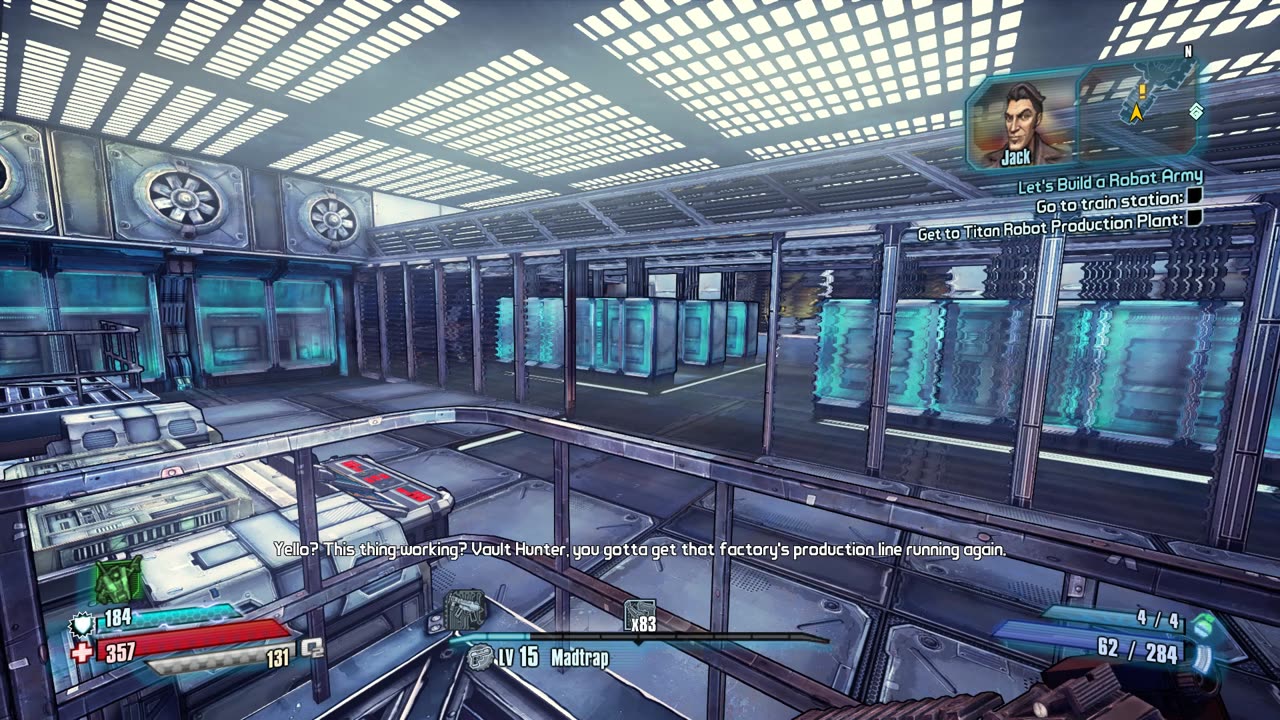This screenshot has width=1280, height=720.
Task: Activate the green Claptrap action skill icon
Action: pos(119,579)
